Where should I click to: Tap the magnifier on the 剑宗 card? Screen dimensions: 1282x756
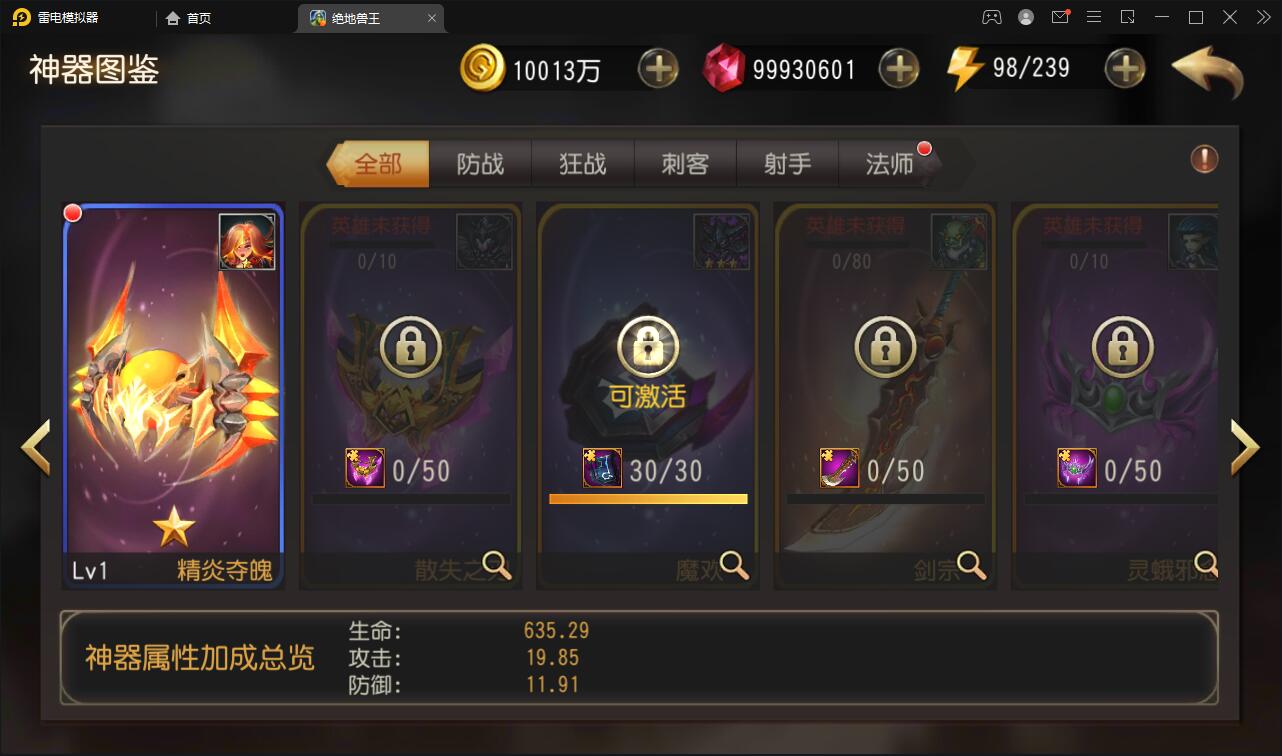tap(970, 566)
